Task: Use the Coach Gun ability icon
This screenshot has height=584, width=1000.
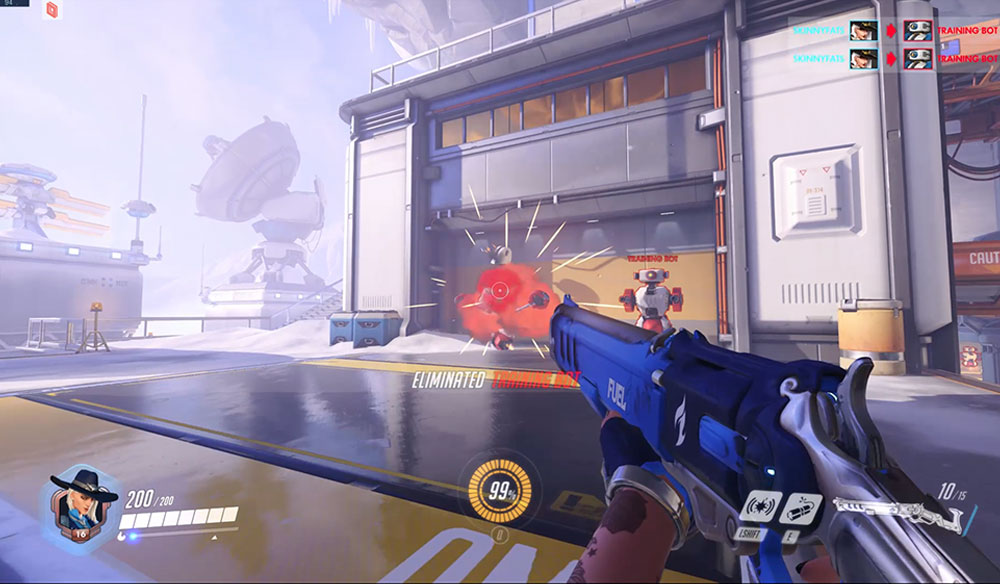Action: pyautogui.click(x=763, y=506)
